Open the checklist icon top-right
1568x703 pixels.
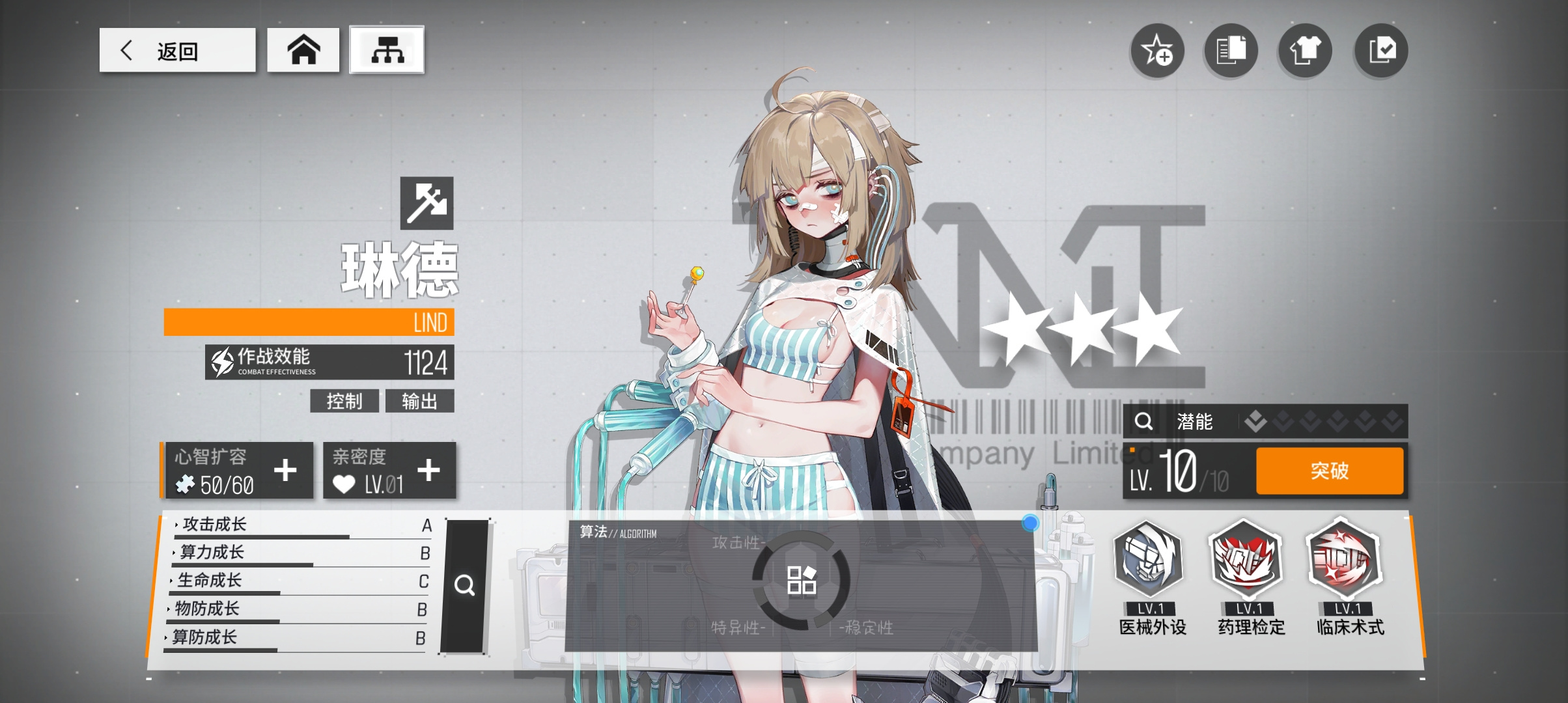pos(1380,50)
